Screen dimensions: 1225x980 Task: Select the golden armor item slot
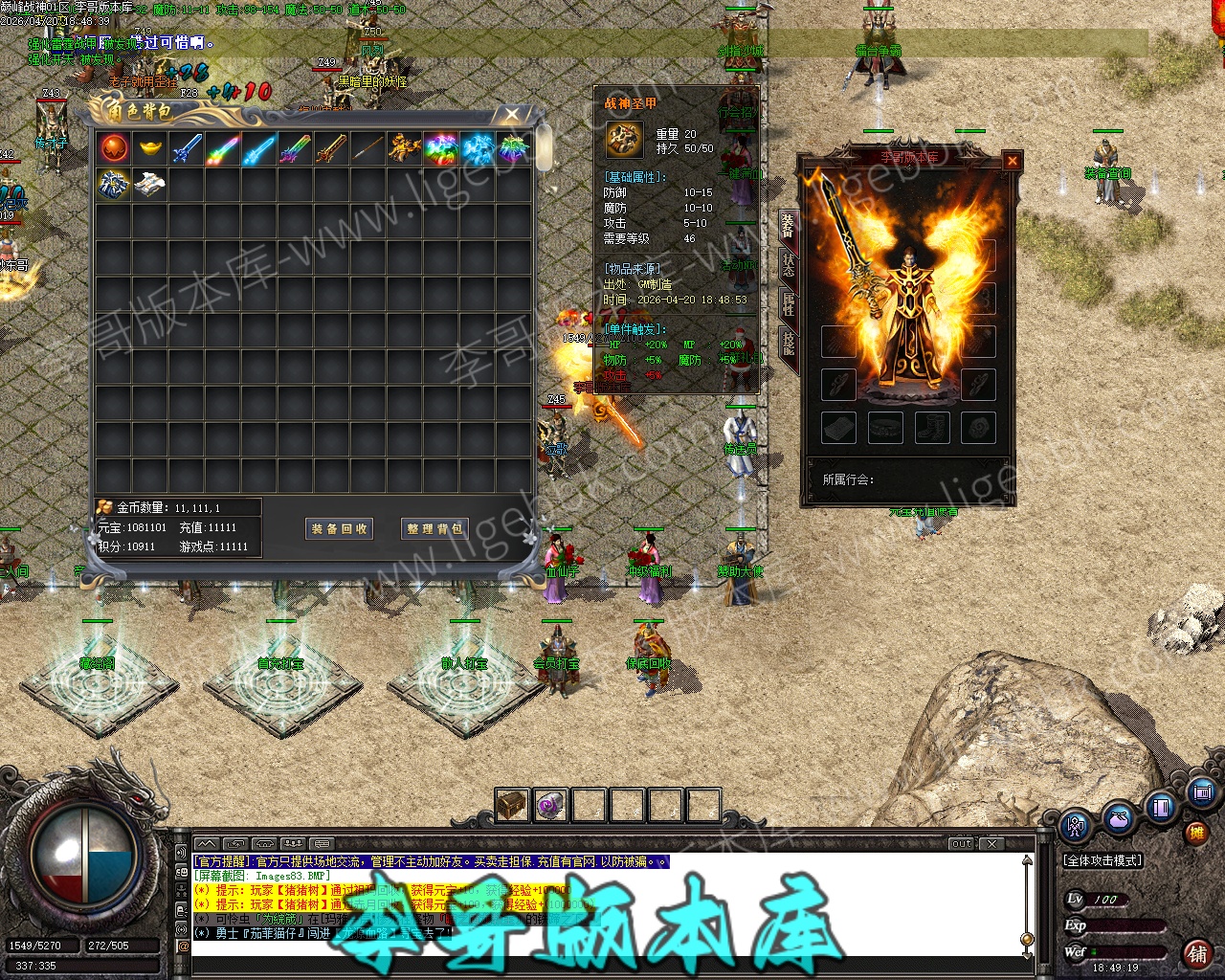[x=405, y=148]
